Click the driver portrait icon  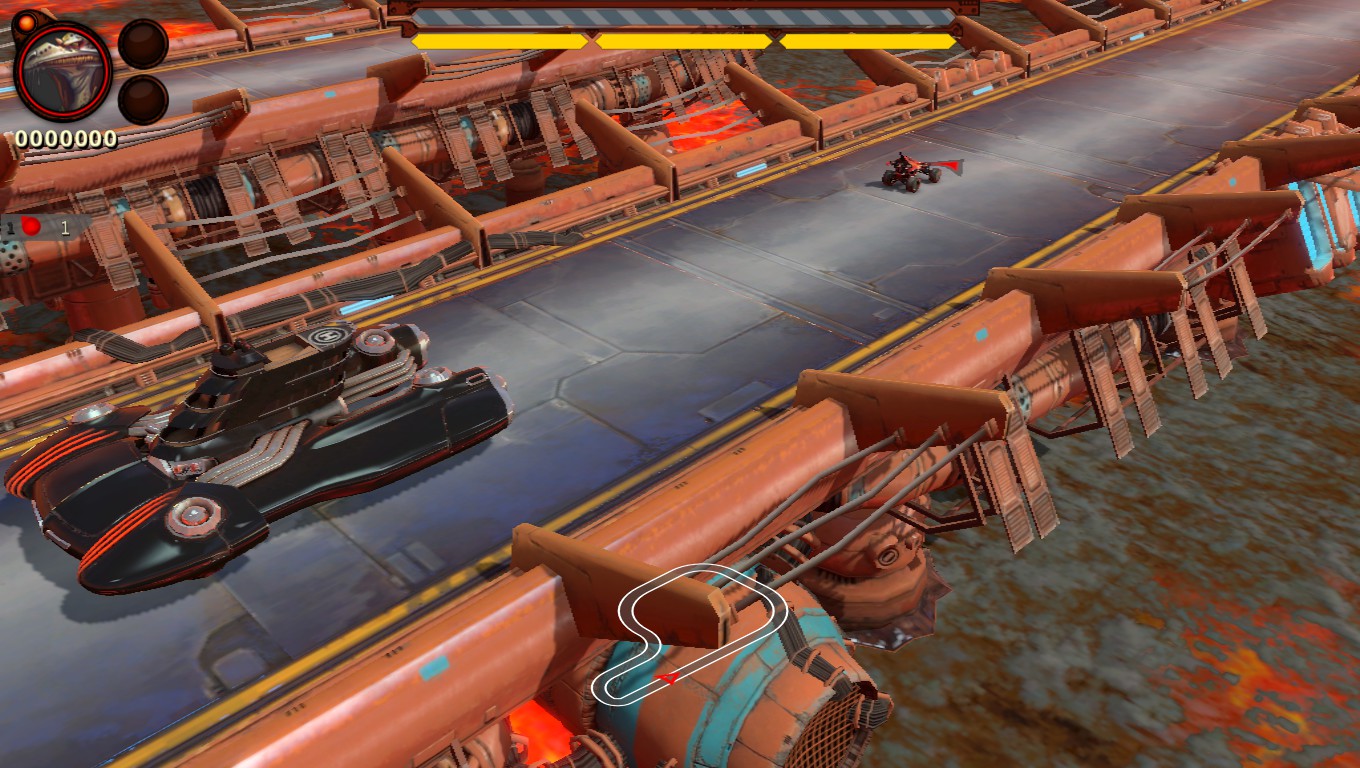click(63, 69)
